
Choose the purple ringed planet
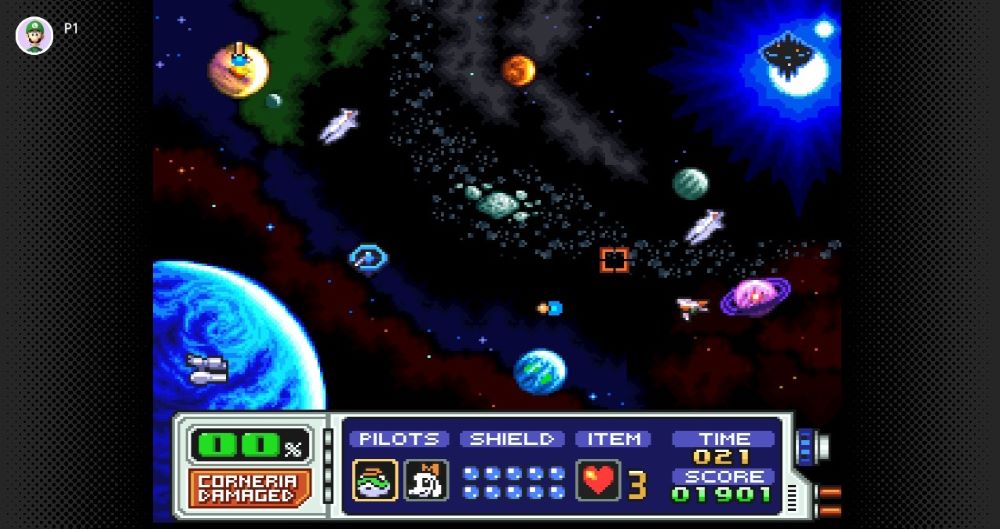[x=755, y=297]
